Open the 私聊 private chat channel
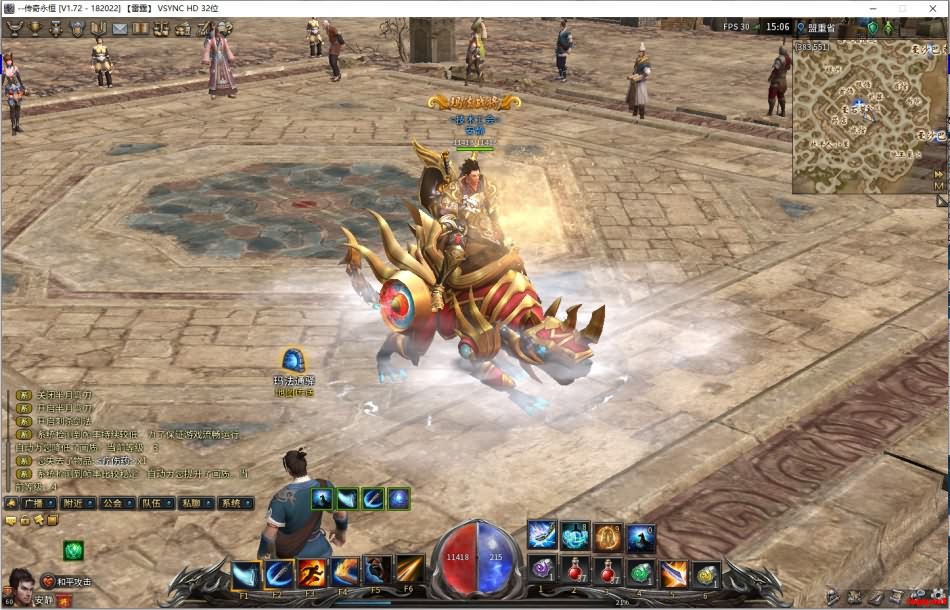The height and width of the screenshot is (610, 950). point(190,503)
